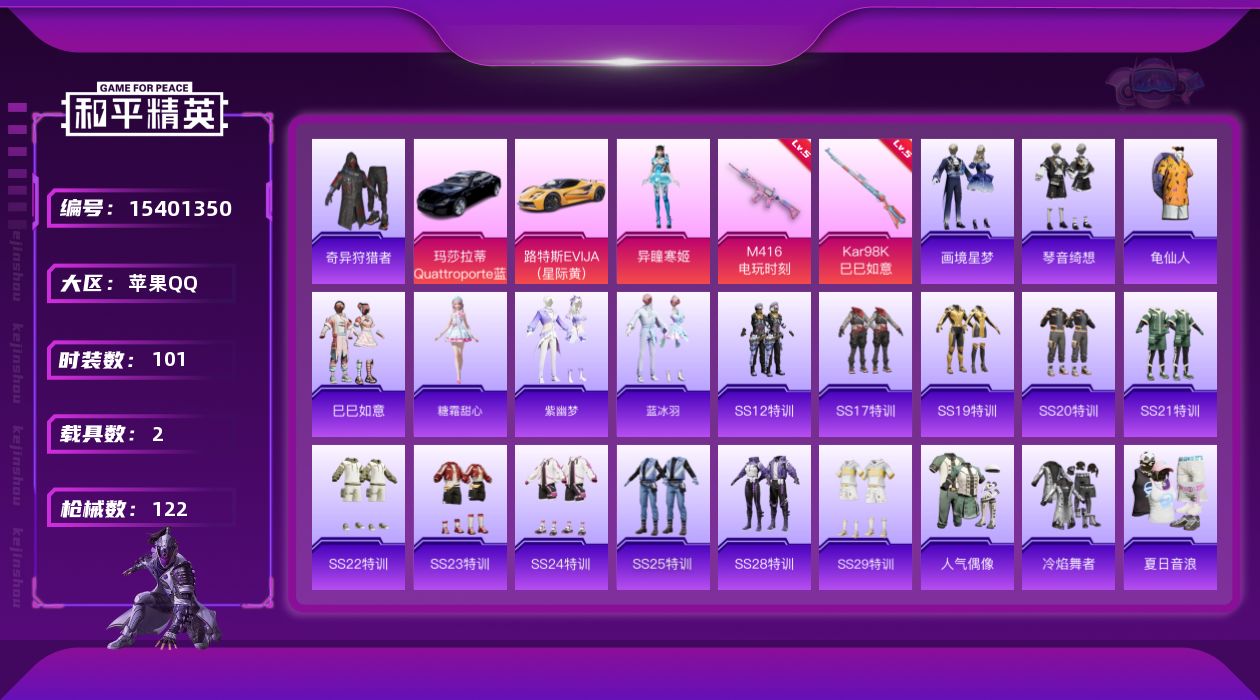Select the 龟仙人 outfit tile

pos(1170,211)
